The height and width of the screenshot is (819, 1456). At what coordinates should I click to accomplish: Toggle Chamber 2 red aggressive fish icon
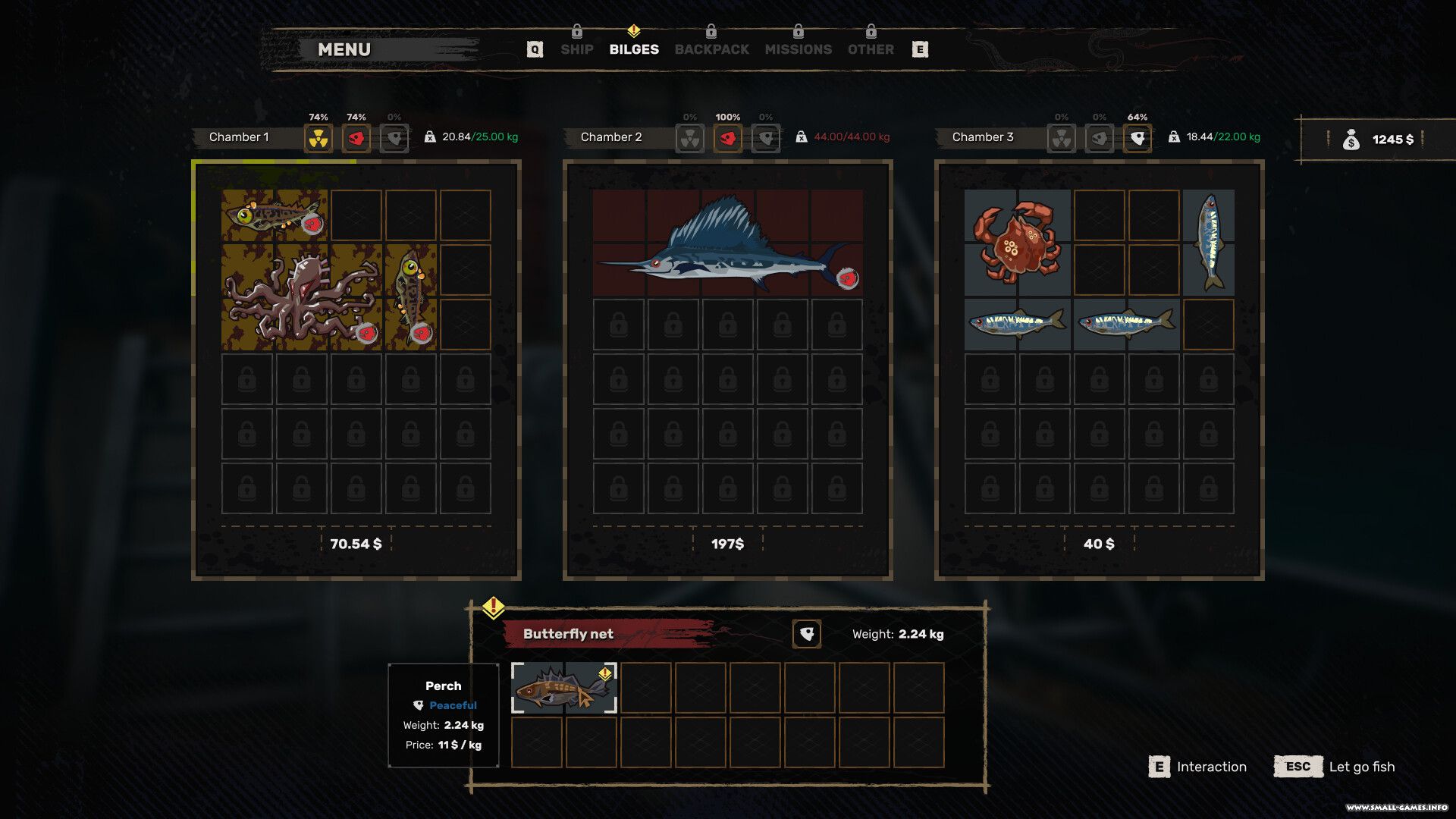click(728, 138)
